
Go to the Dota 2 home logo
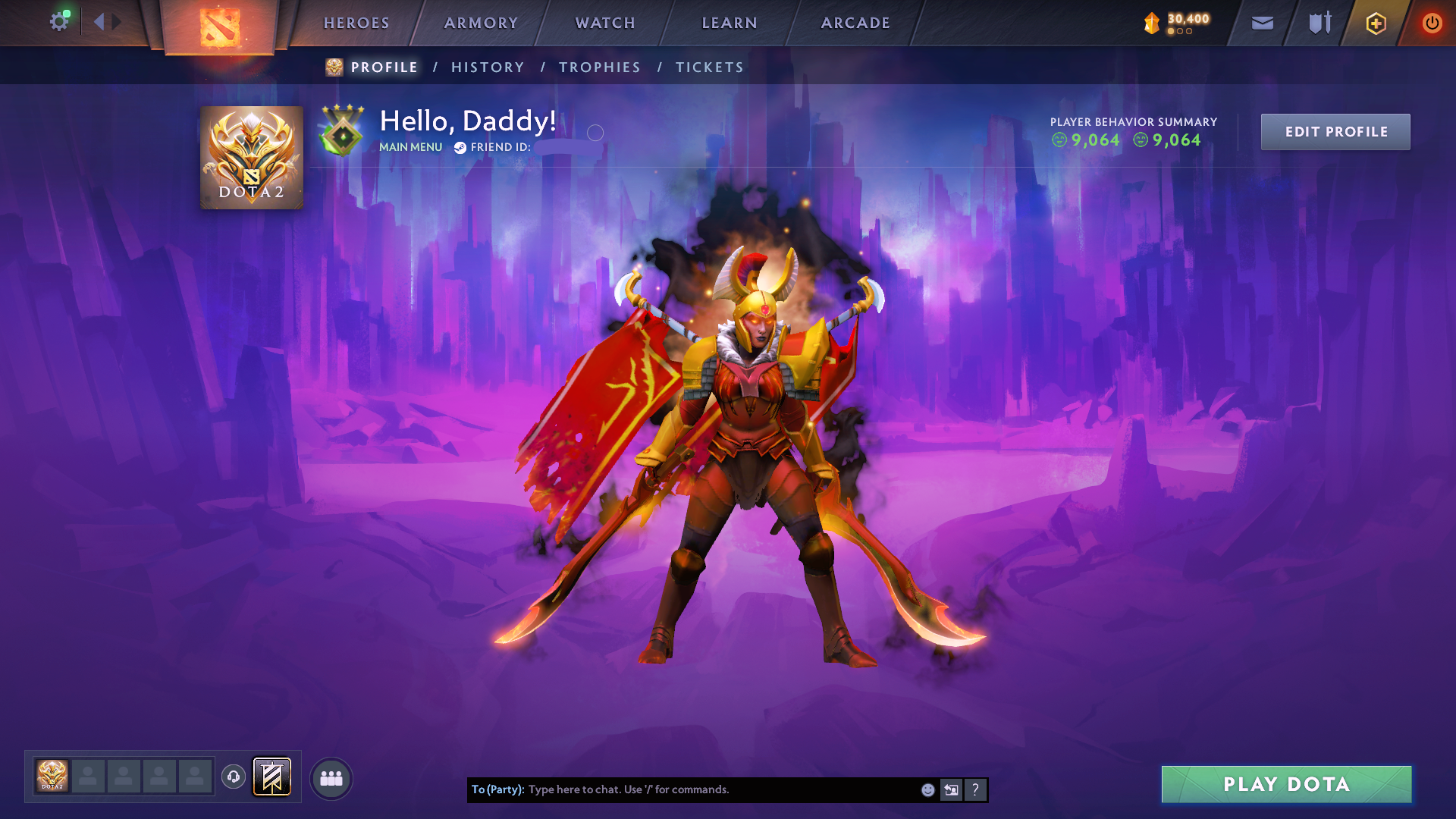coord(219,27)
